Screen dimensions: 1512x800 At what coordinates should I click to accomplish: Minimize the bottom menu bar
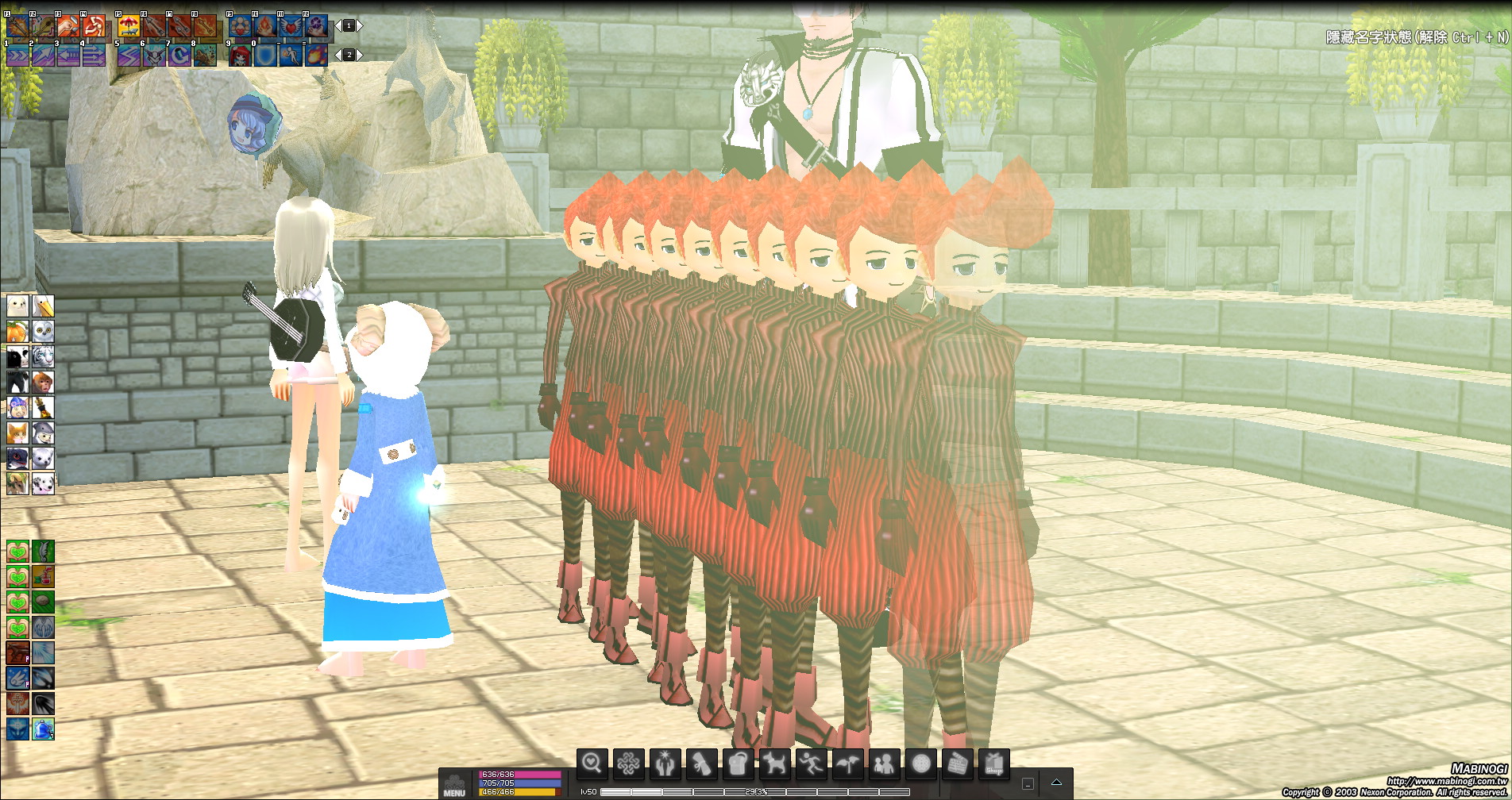[1028, 783]
